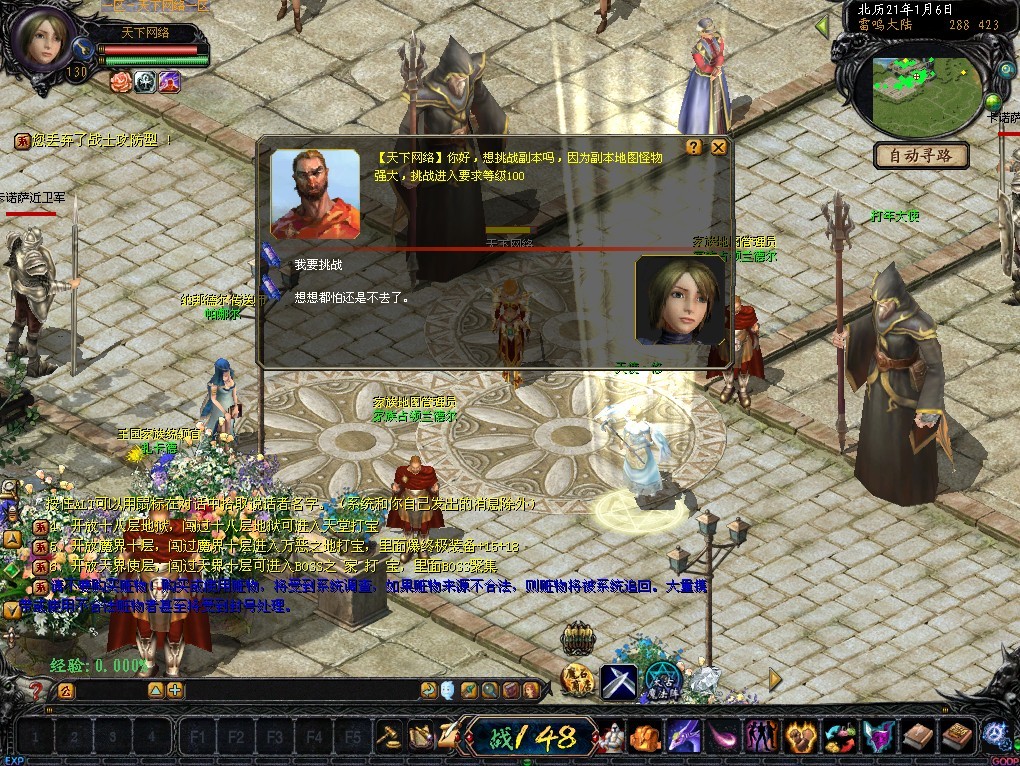Select the "想想都怕还是不去了" reply
Screen dimensions: 1020x766
(351, 297)
